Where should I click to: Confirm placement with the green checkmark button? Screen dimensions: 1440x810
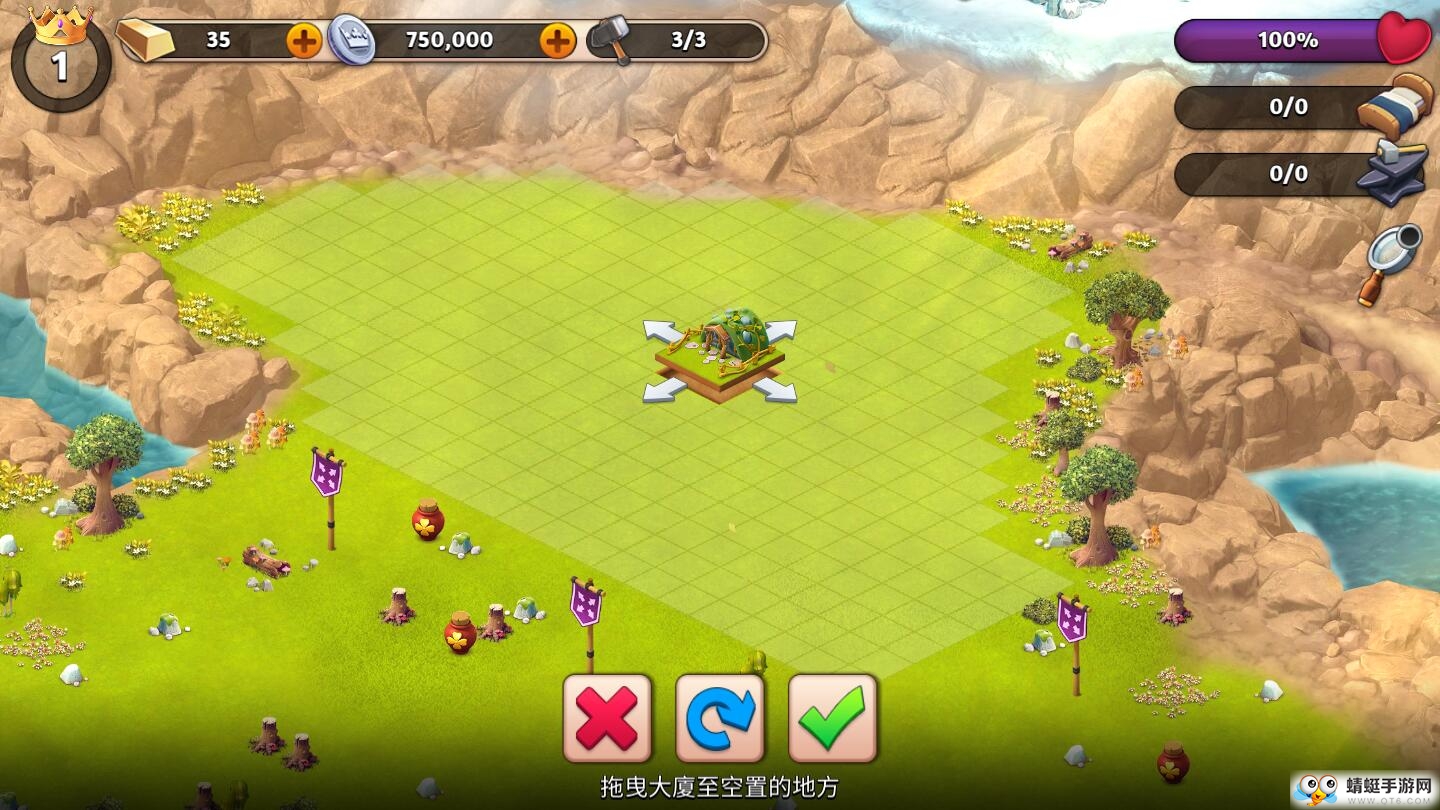coord(833,718)
